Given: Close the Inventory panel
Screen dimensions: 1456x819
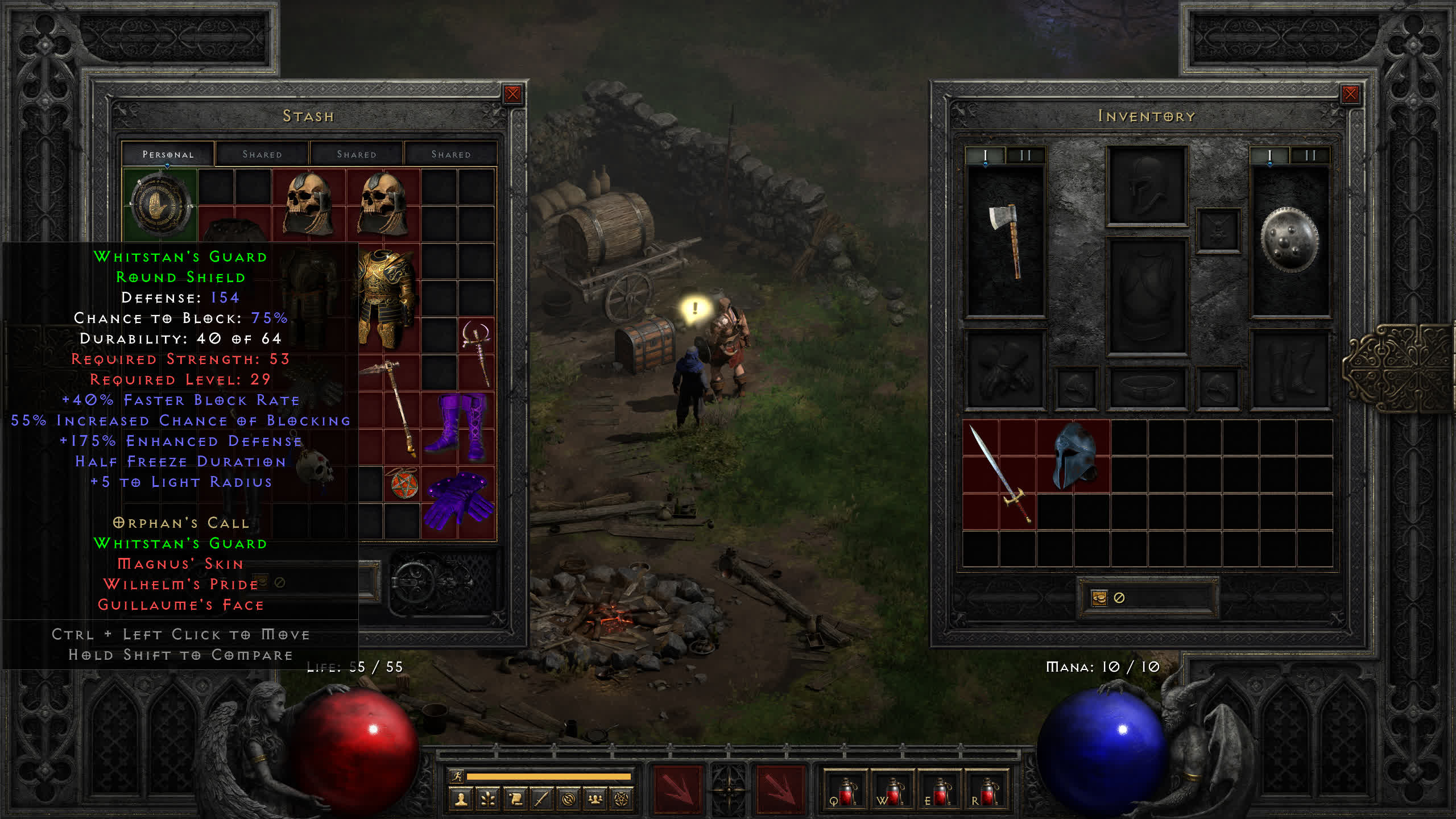Looking at the screenshot, I should 1350,94.
